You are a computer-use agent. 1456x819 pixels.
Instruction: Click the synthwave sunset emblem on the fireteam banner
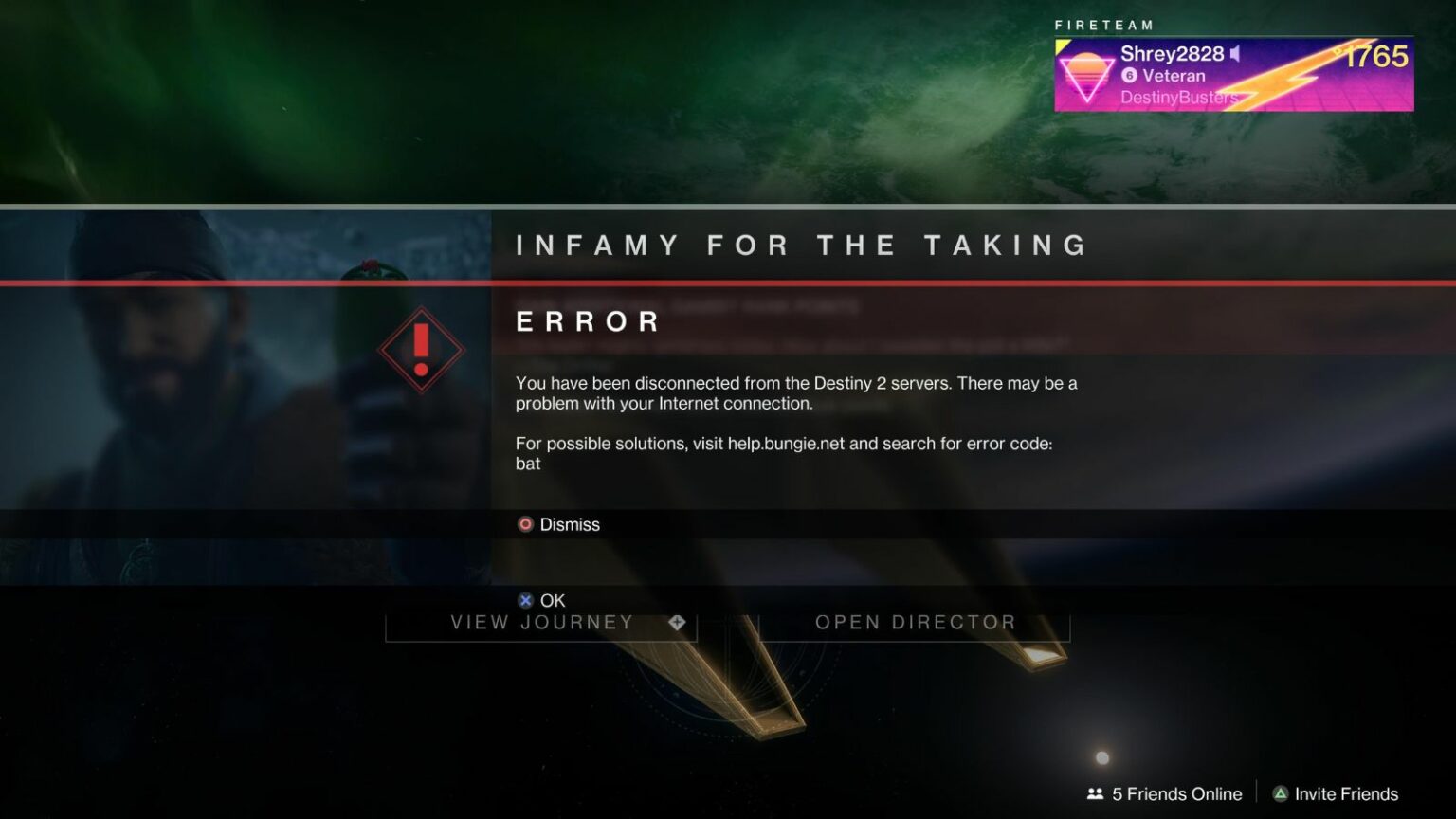tap(1089, 74)
